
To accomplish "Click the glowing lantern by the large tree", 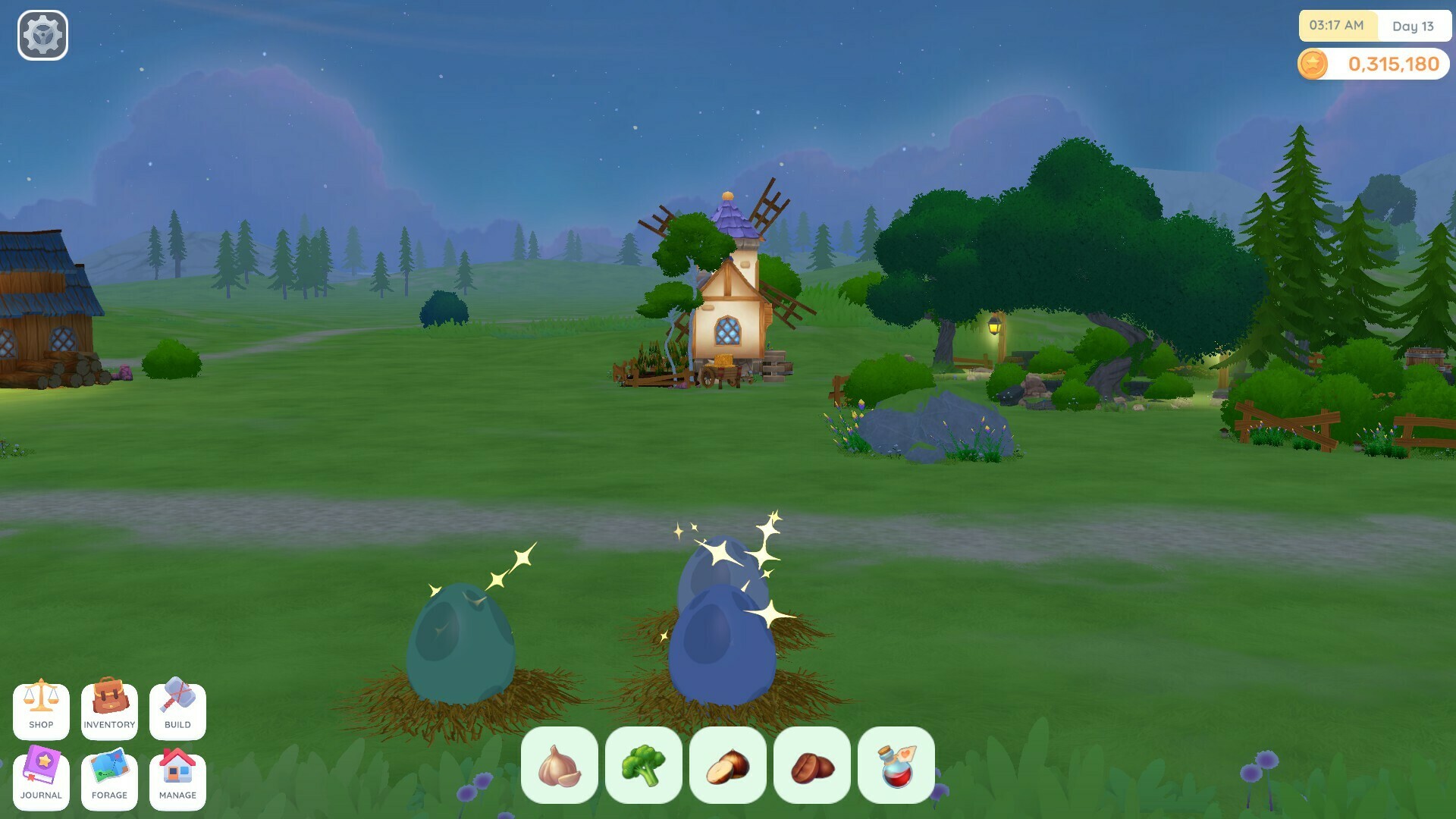I will [x=993, y=326].
